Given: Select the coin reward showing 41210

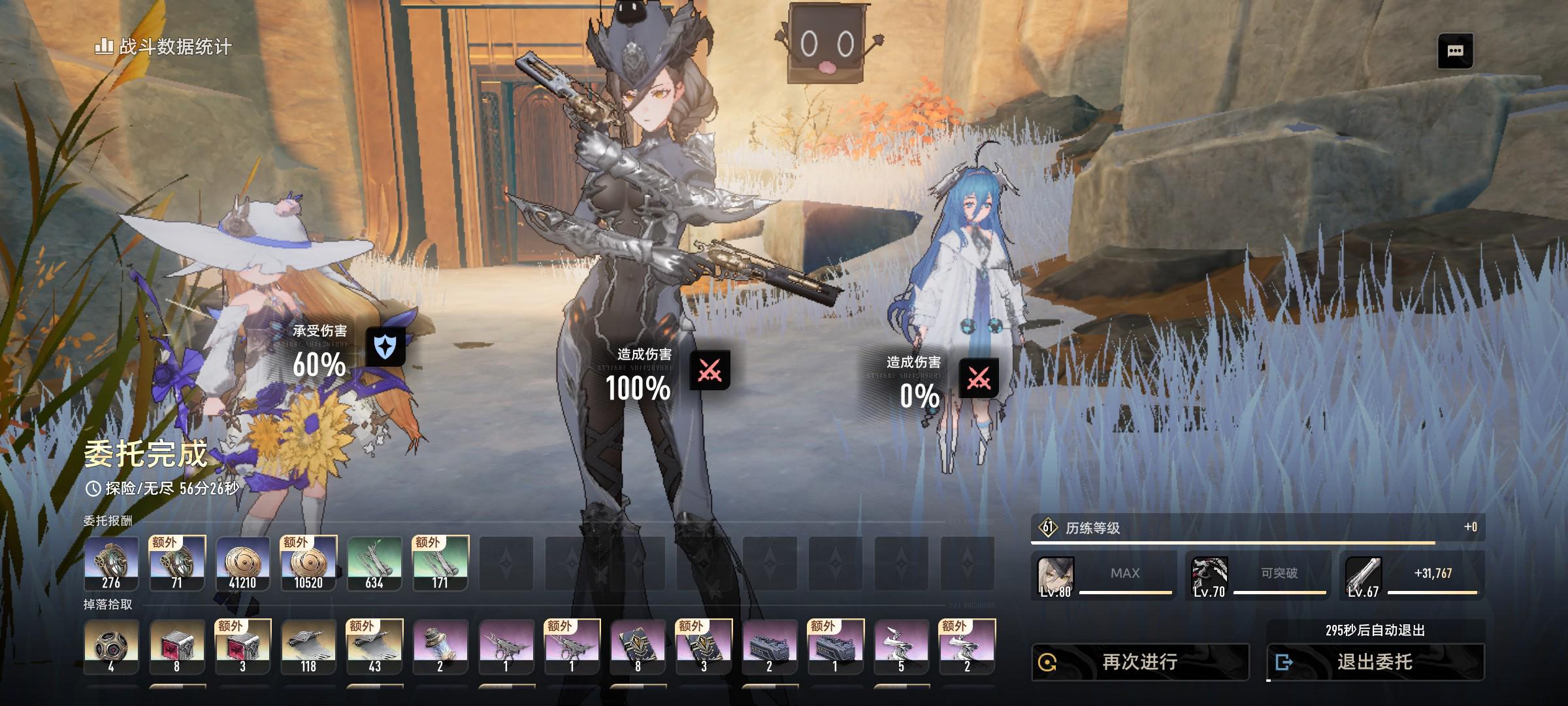Looking at the screenshot, I should [242, 563].
